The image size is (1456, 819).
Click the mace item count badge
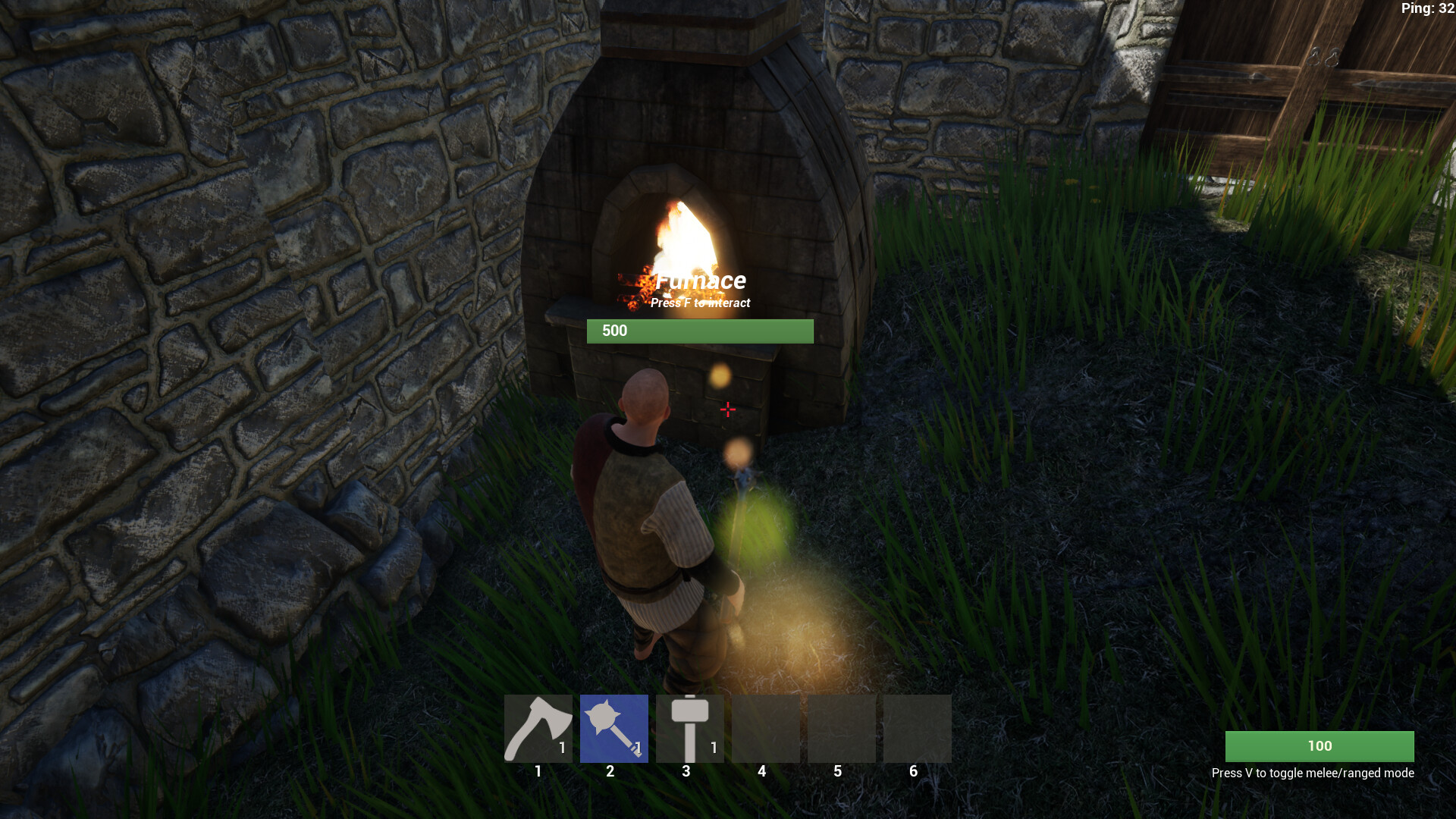pyautogui.click(x=638, y=747)
